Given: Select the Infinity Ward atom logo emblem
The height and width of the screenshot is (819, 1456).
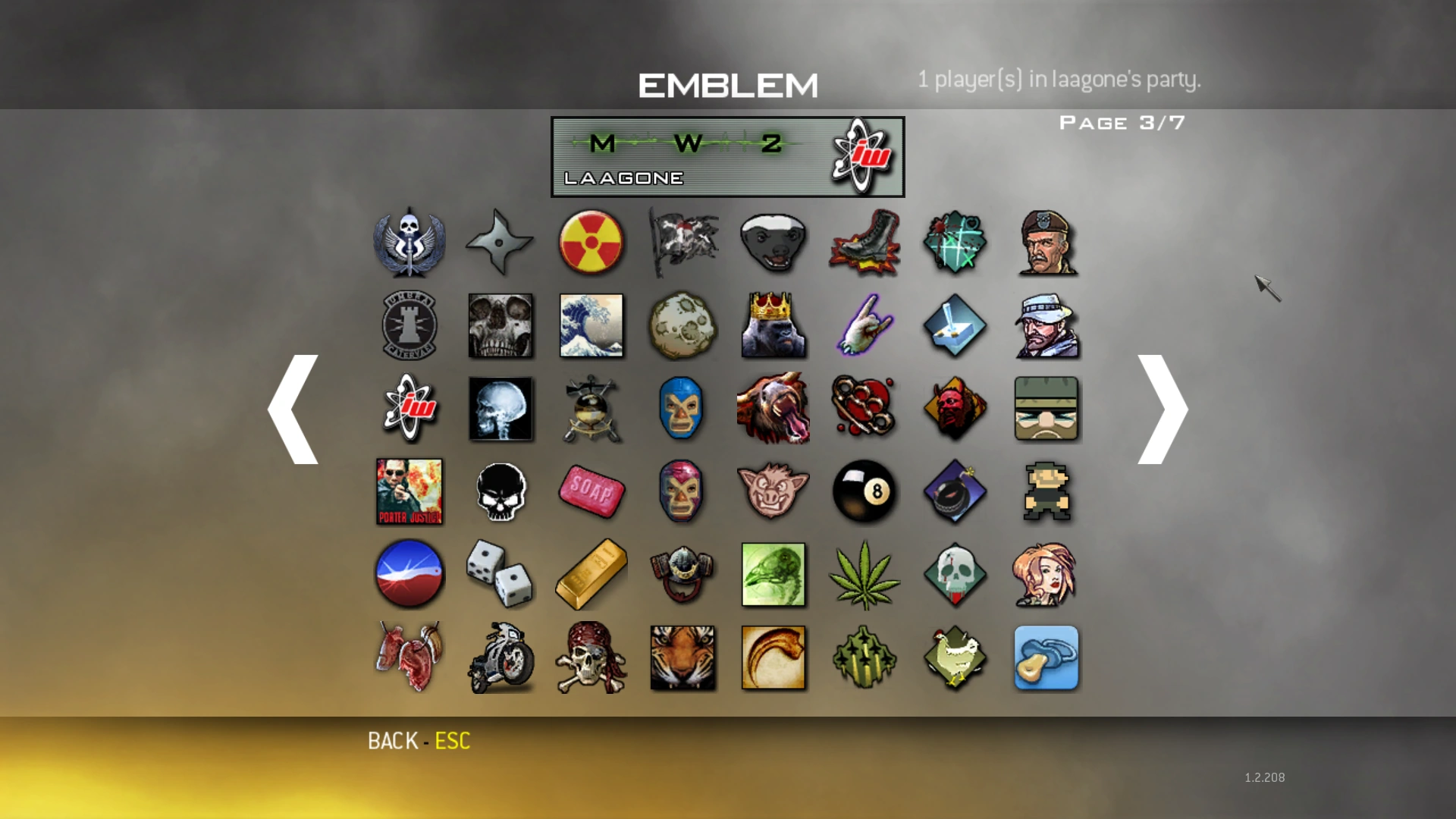Looking at the screenshot, I should (x=409, y=409).
